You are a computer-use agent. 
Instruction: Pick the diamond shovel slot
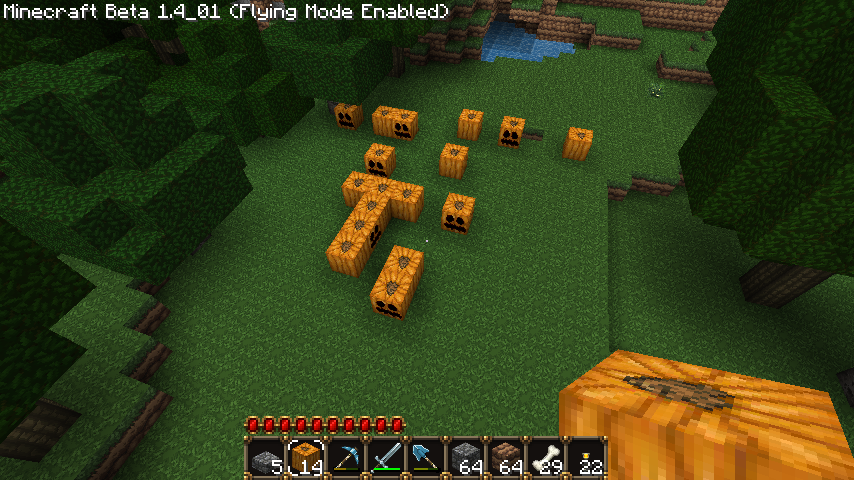click(426, 457)
